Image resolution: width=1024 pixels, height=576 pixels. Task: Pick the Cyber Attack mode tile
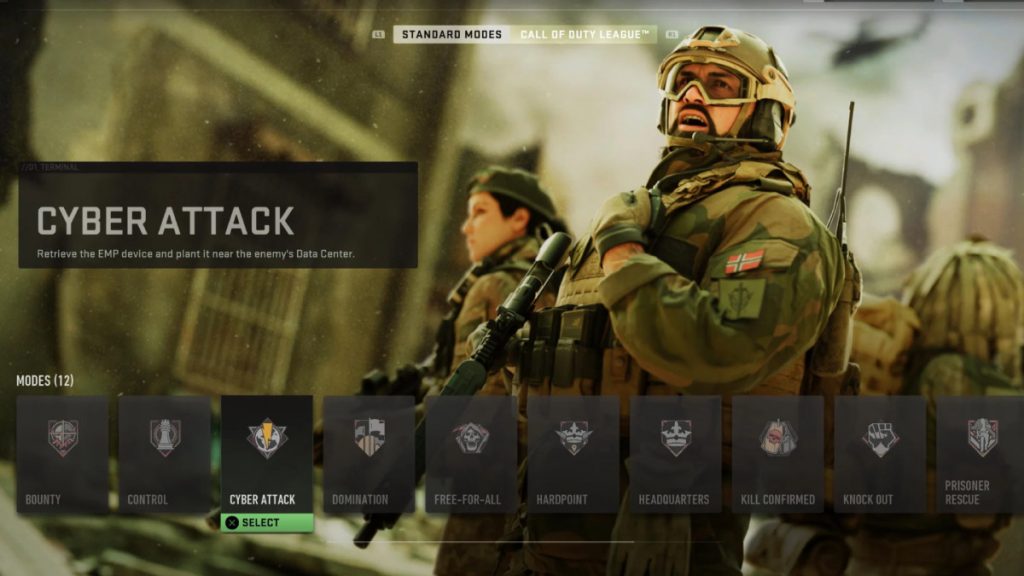pos(267,453)
